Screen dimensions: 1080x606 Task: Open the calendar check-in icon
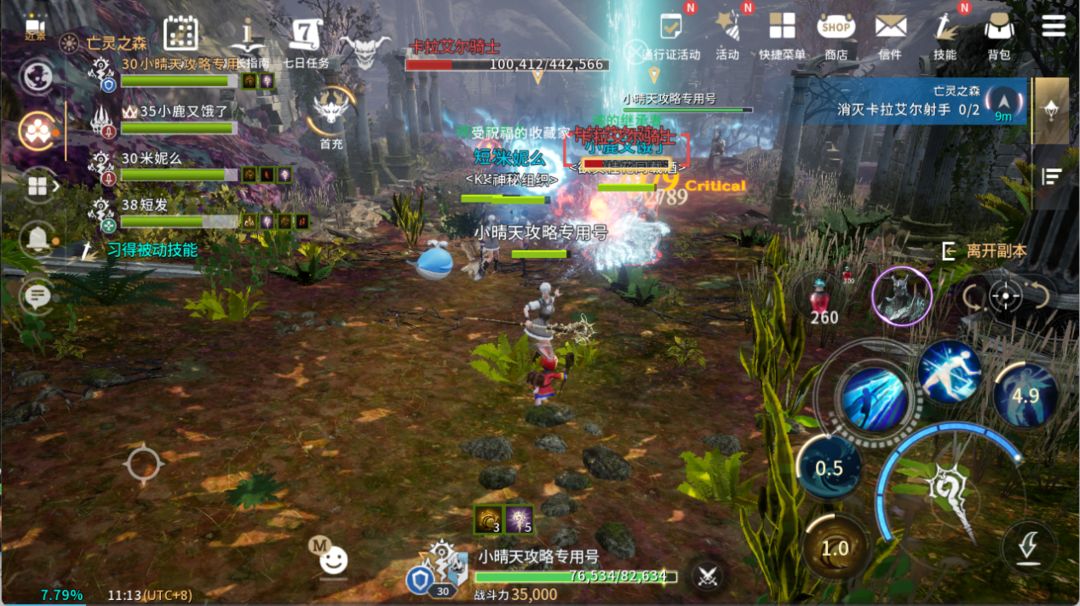coord(181,34)
